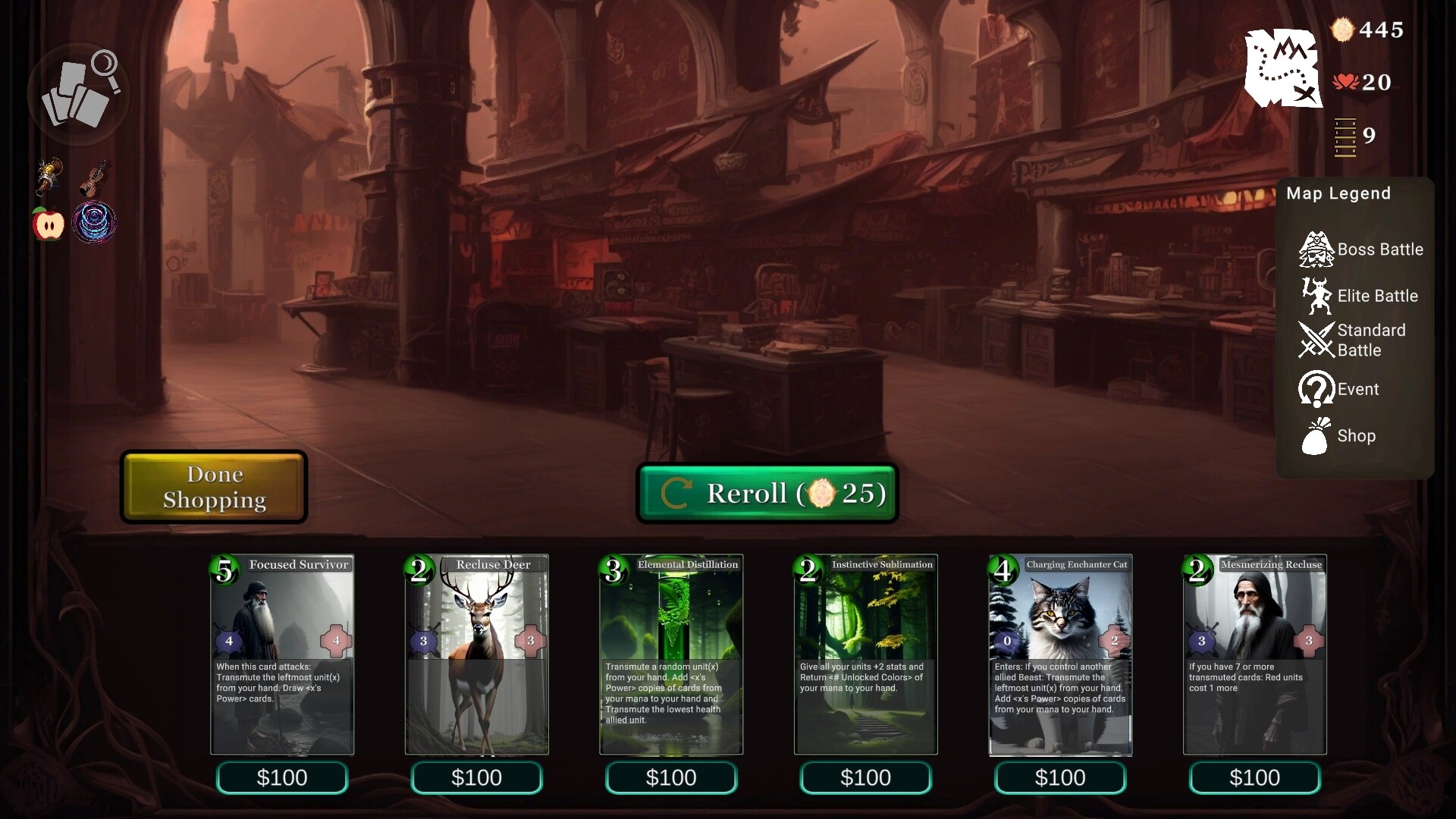This screenshot has width=1456, height=819.
Task: Select the apple artifact icon
Action: tap(47, 222)
